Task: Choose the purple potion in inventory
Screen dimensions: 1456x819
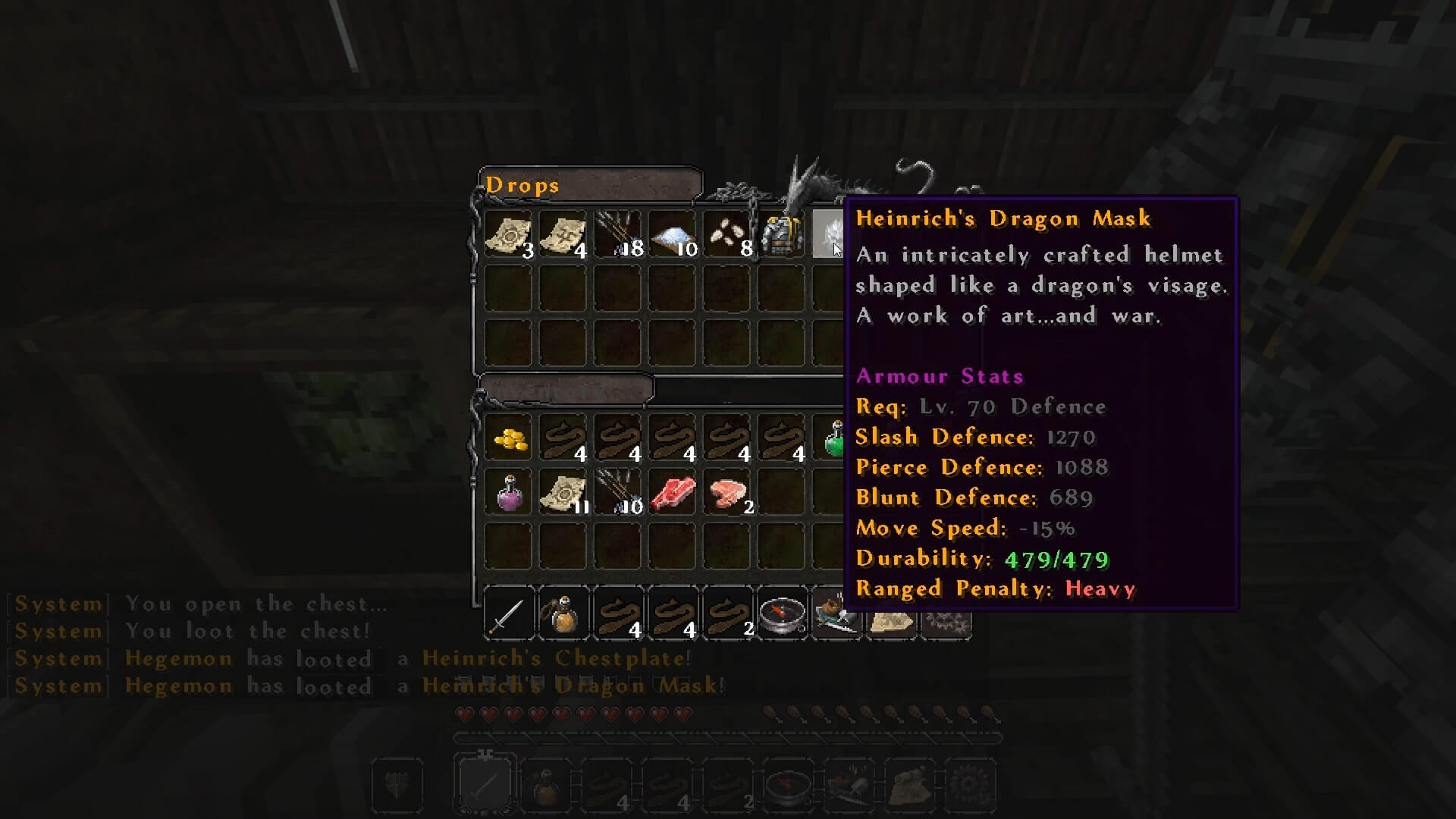Action: point(509,493)
